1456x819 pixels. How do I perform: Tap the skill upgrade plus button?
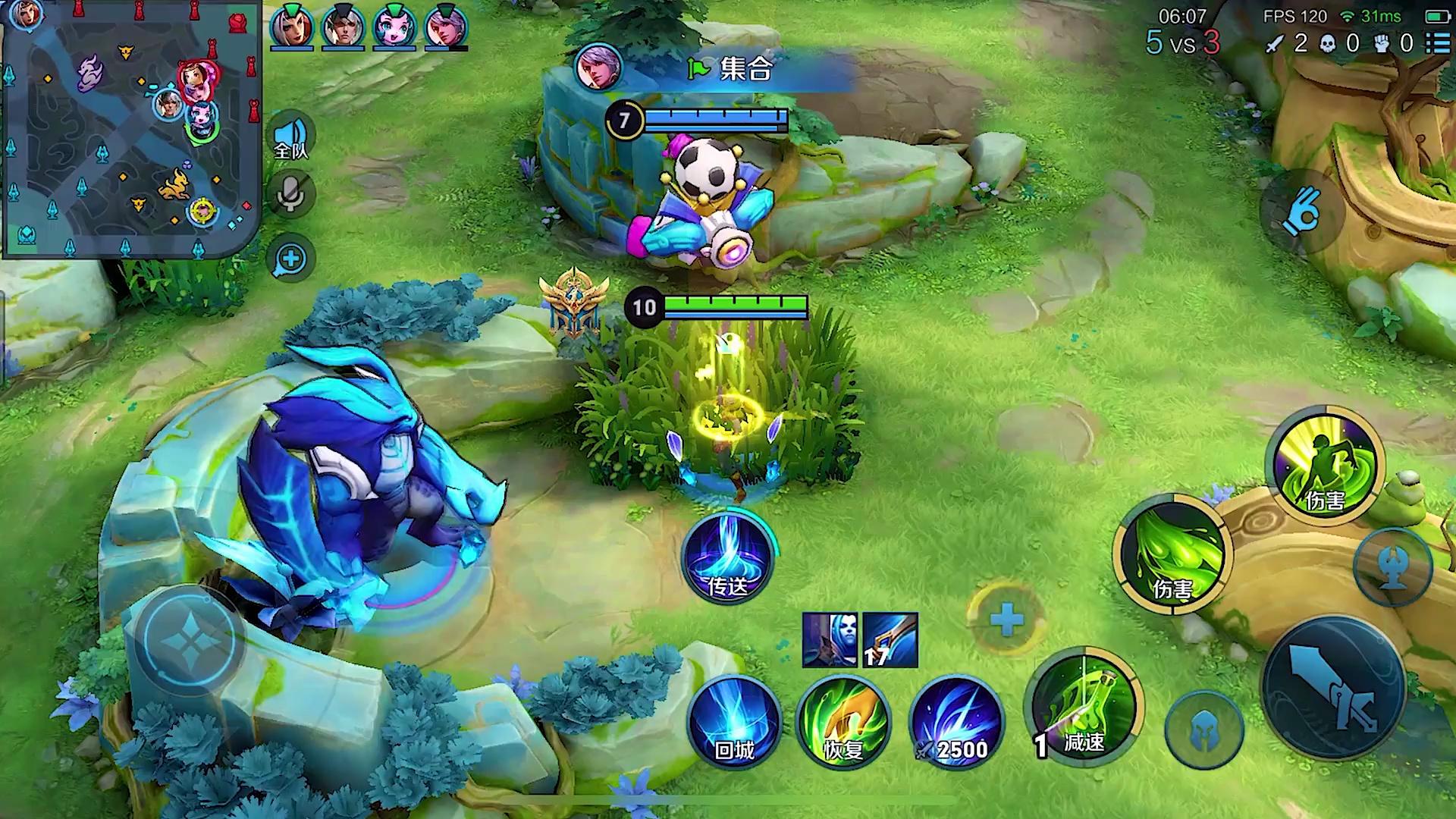click(1007, 620)
